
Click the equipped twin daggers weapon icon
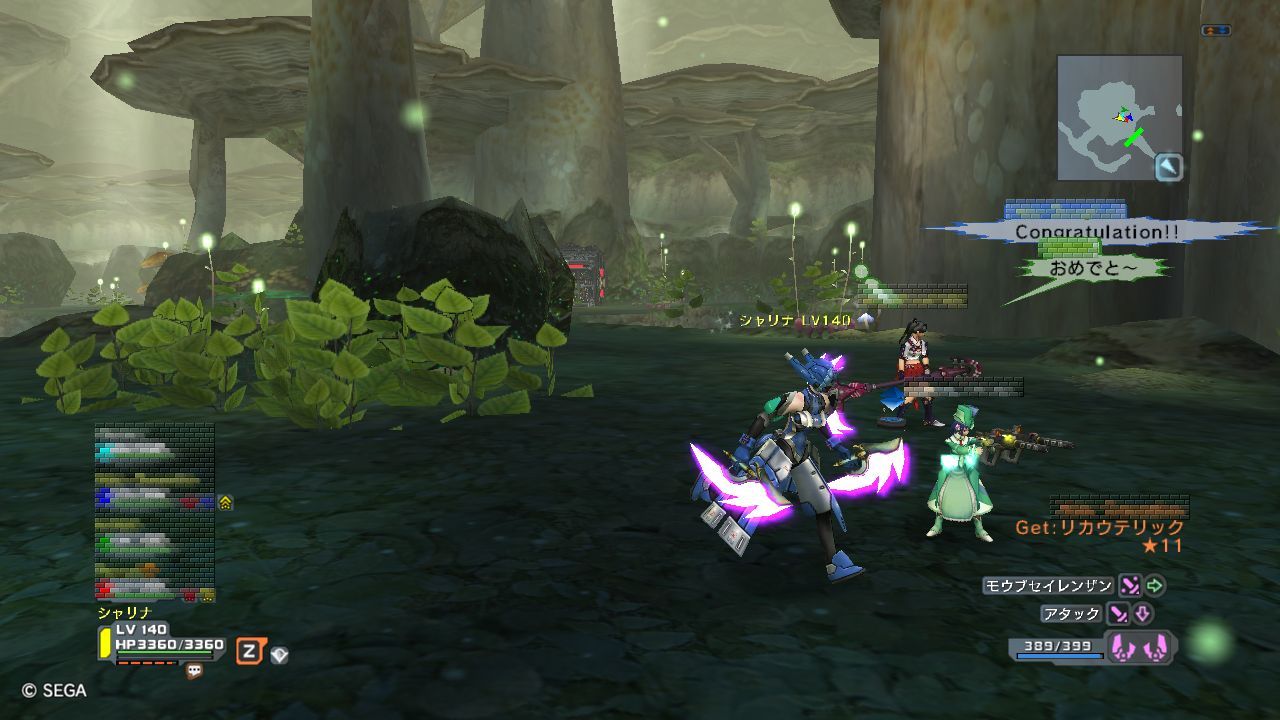click(1140, 647)
